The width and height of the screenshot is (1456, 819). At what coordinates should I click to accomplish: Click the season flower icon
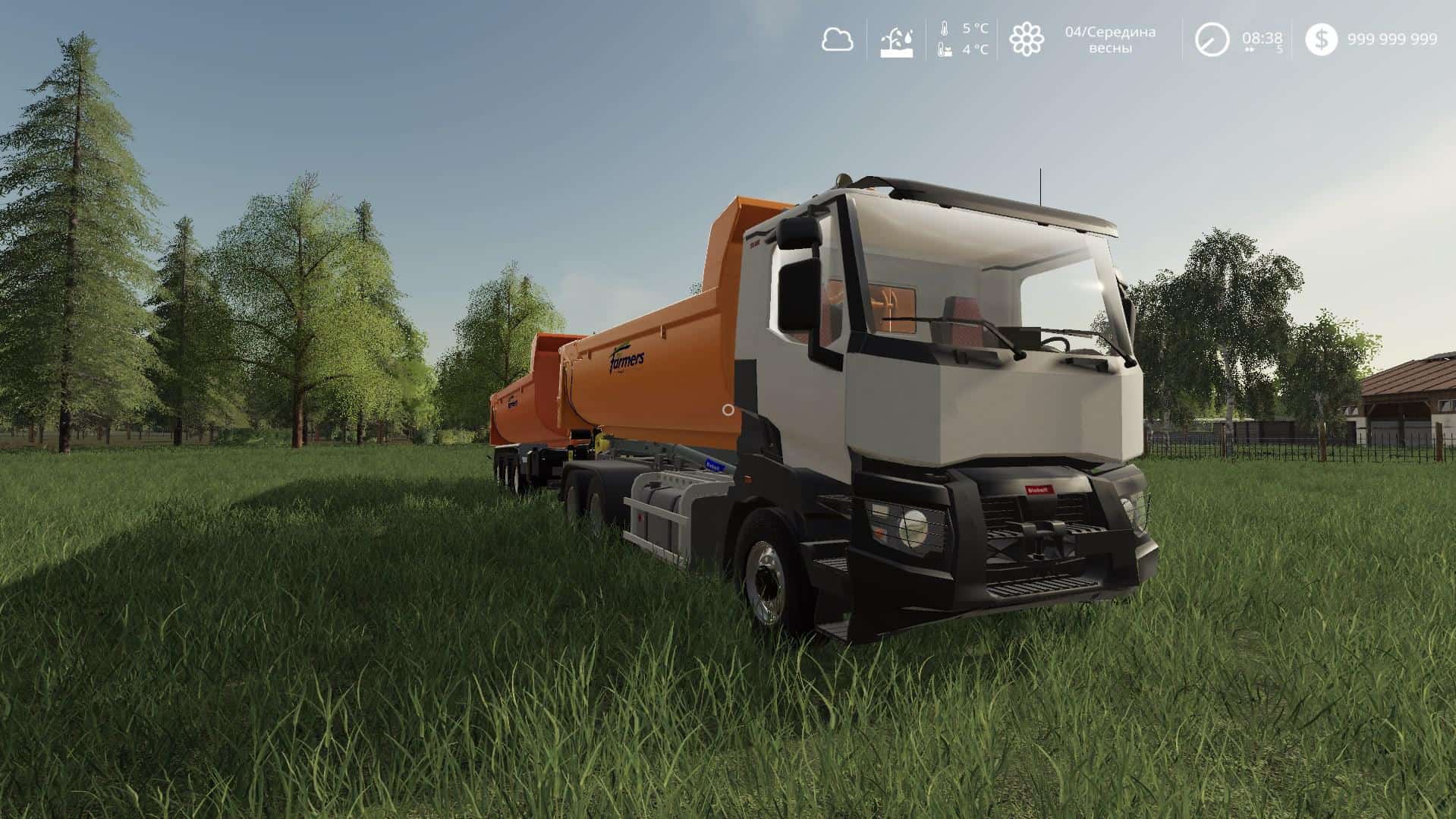(x=1026, y=39)
